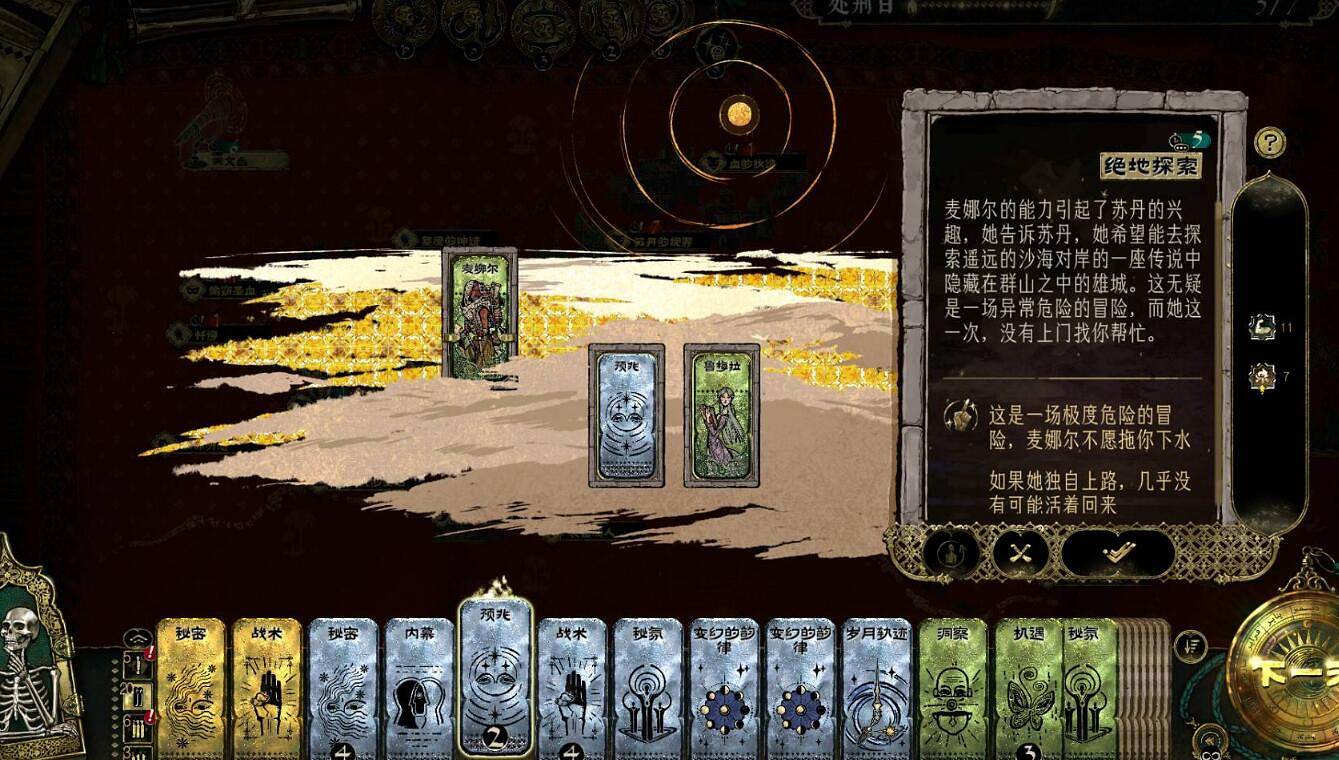Click the character portrait icon on the event panel
1339x760 pixels.
click(948, 551)
